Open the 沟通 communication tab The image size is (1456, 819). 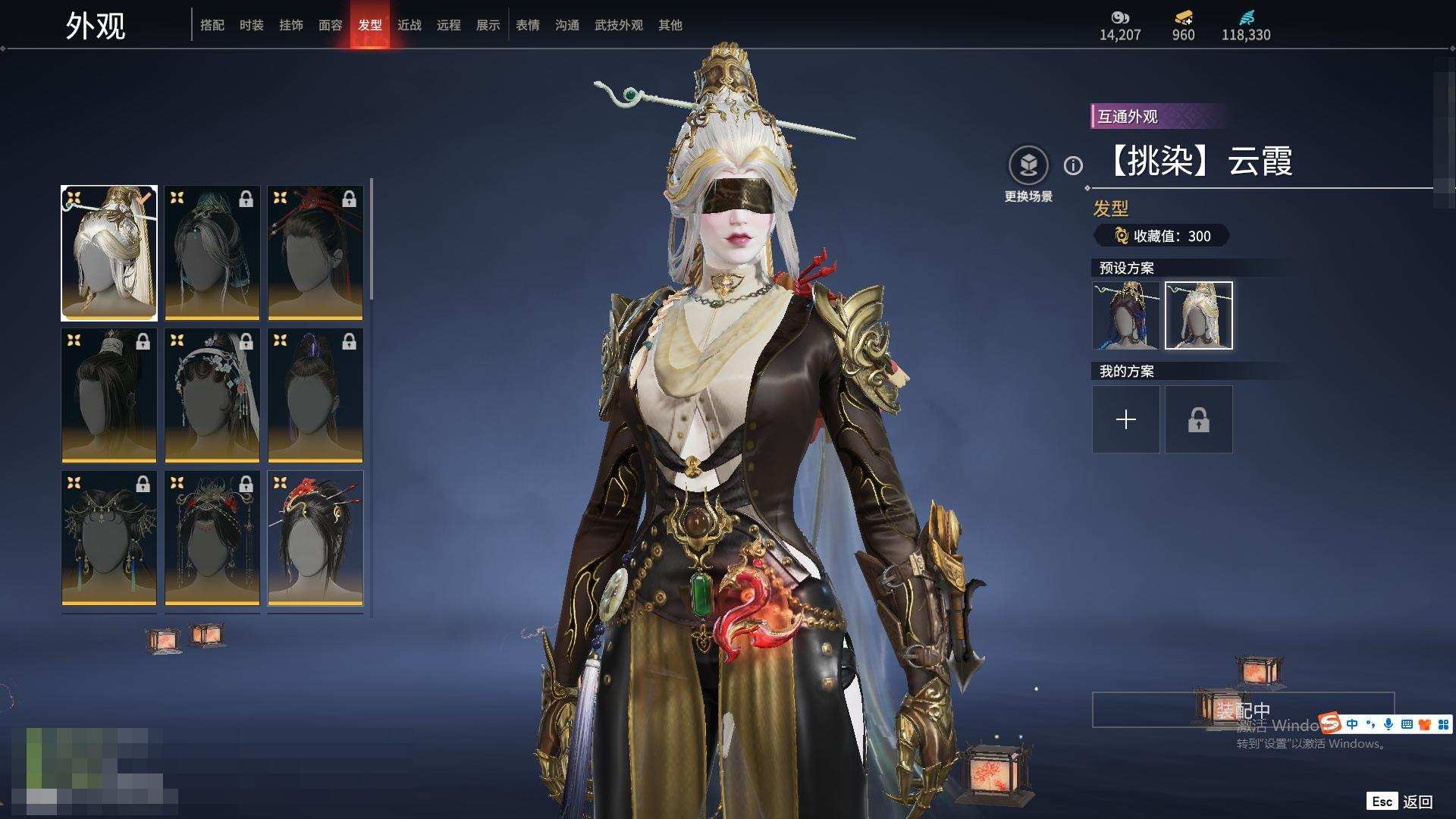coord(567,25)
